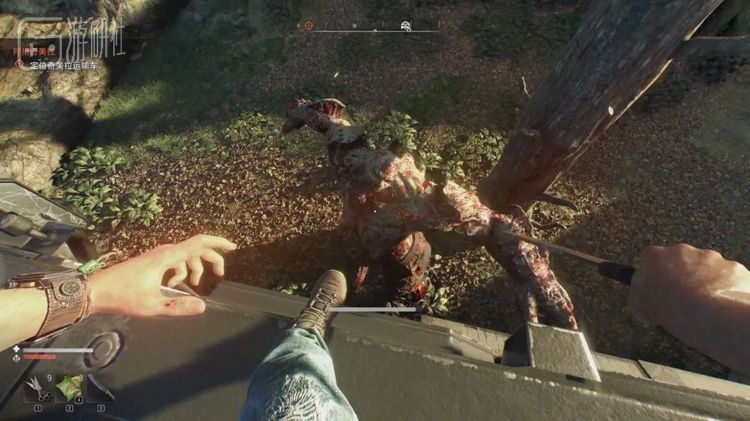Select the red objective marker on compass

click(x=308, y=26)
